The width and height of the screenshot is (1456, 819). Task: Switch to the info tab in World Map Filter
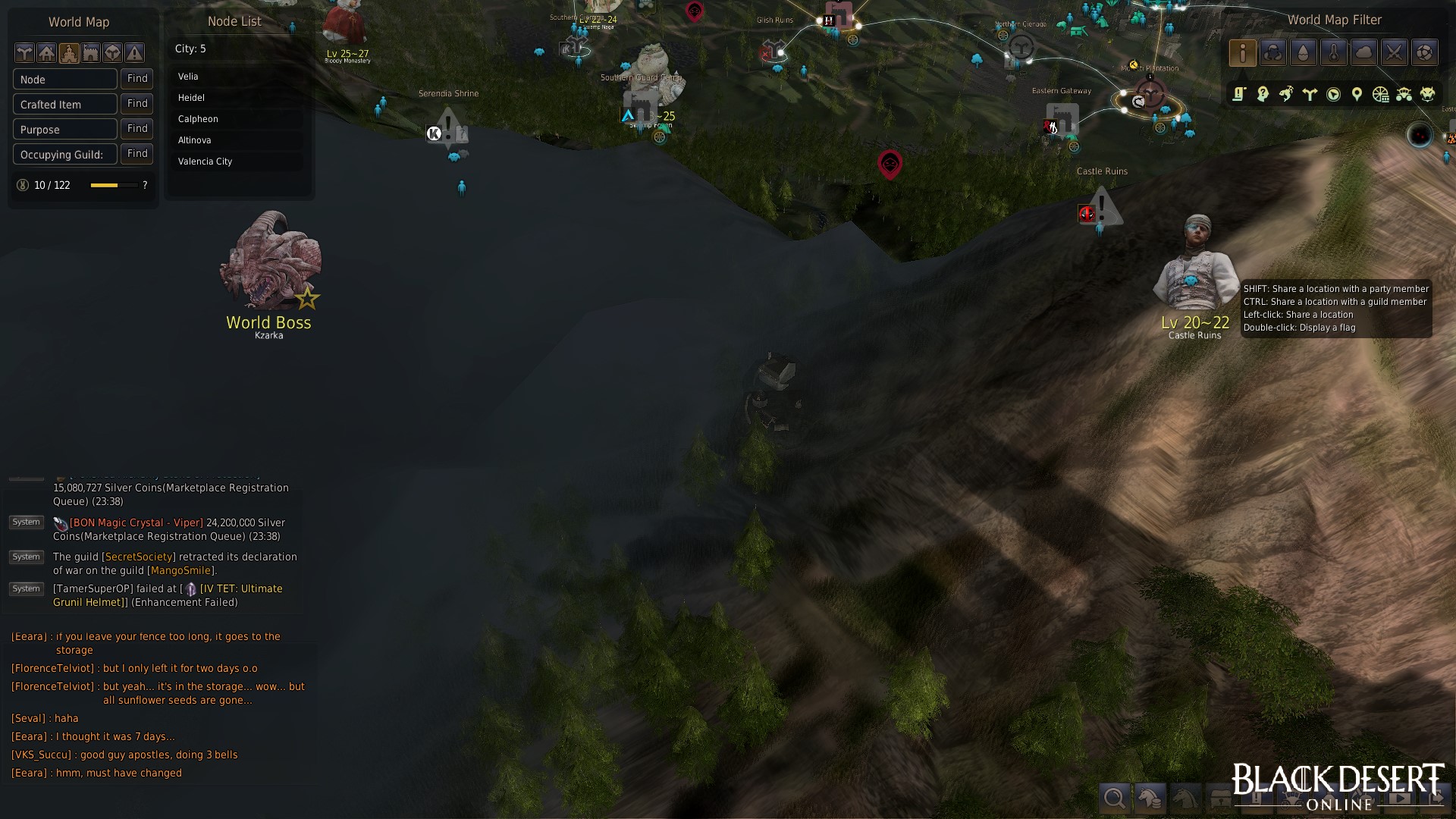point(1243,53)
